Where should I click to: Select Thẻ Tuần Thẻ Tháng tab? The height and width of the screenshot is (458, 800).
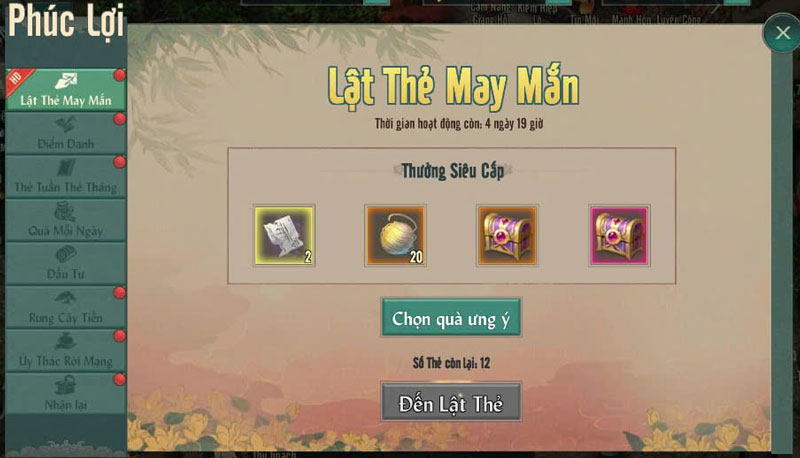point(65,177)
